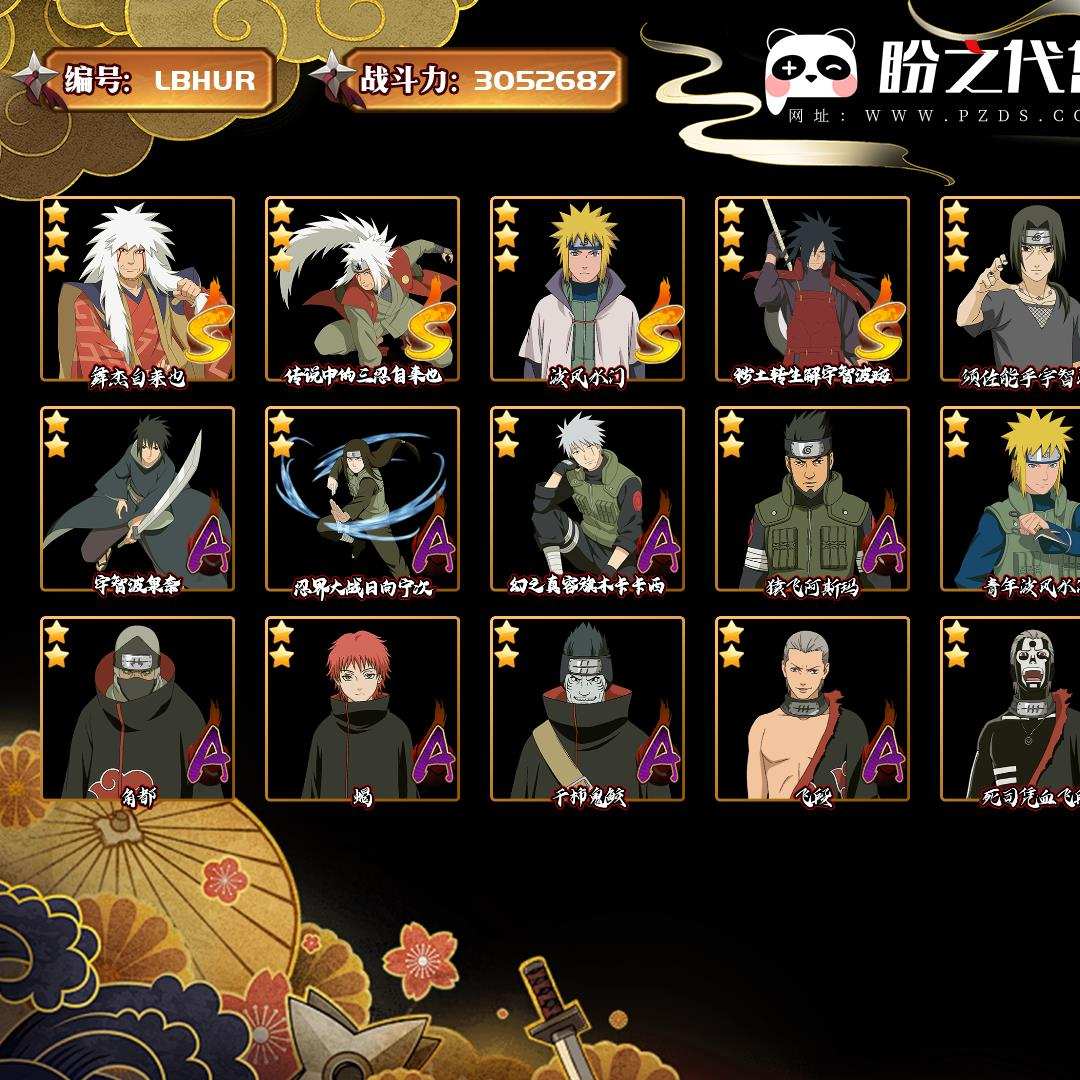The image size is (1080, 1080).
Task: Open the Susanoo Itachi Uchiha card
Action: point(1012,289)
